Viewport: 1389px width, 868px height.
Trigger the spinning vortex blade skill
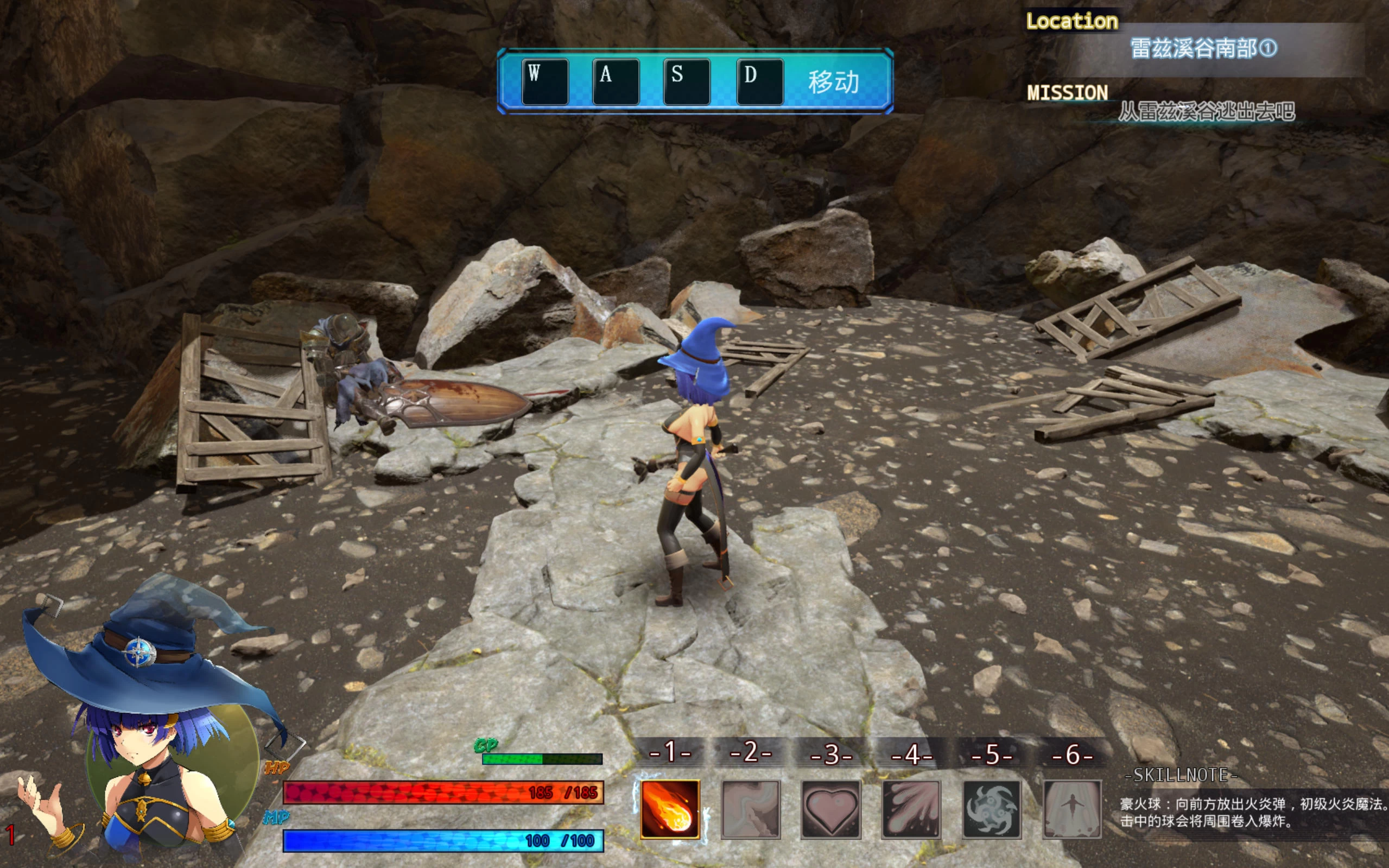tap(991, 809)
